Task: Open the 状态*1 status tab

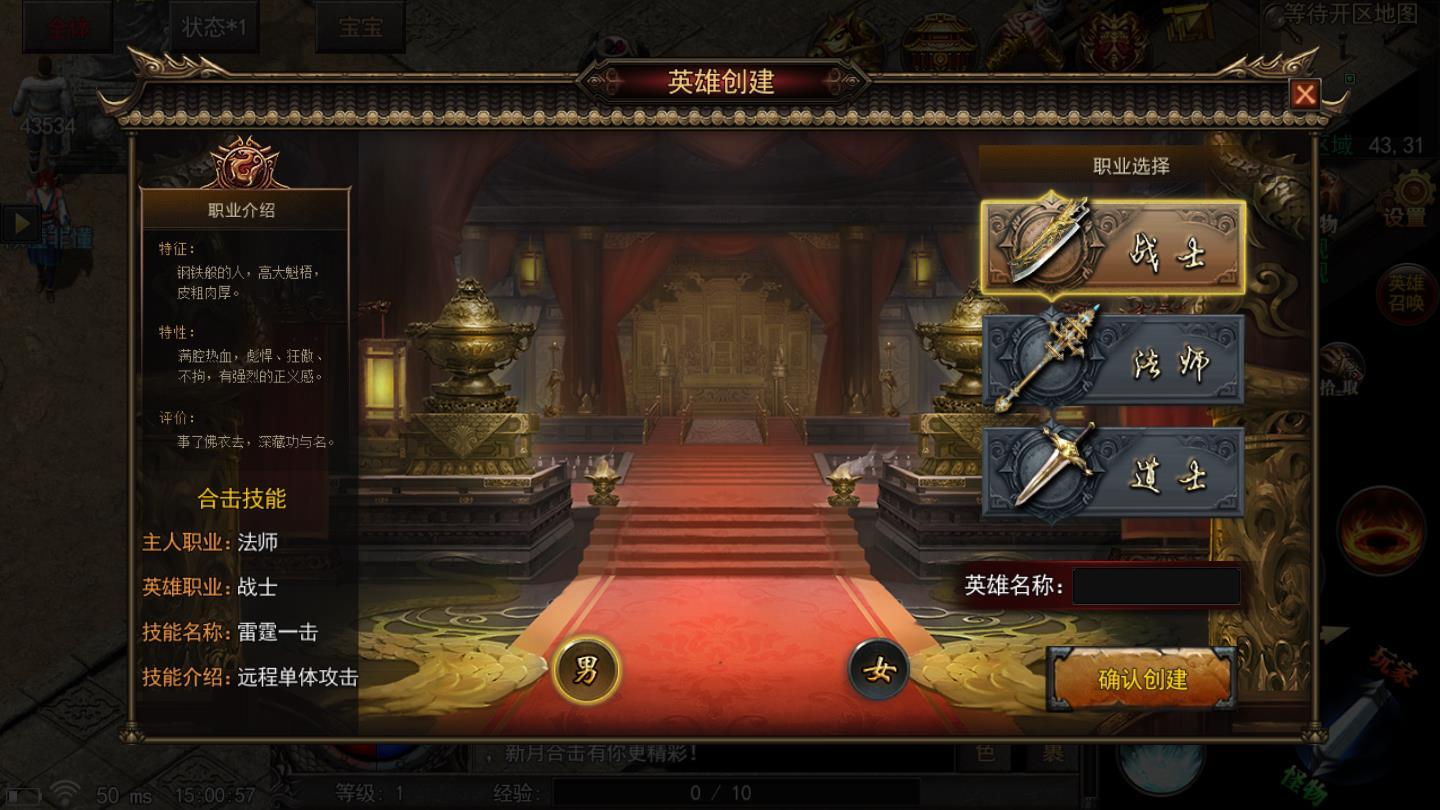Action: pyautogui.click(x=213, y=27)
